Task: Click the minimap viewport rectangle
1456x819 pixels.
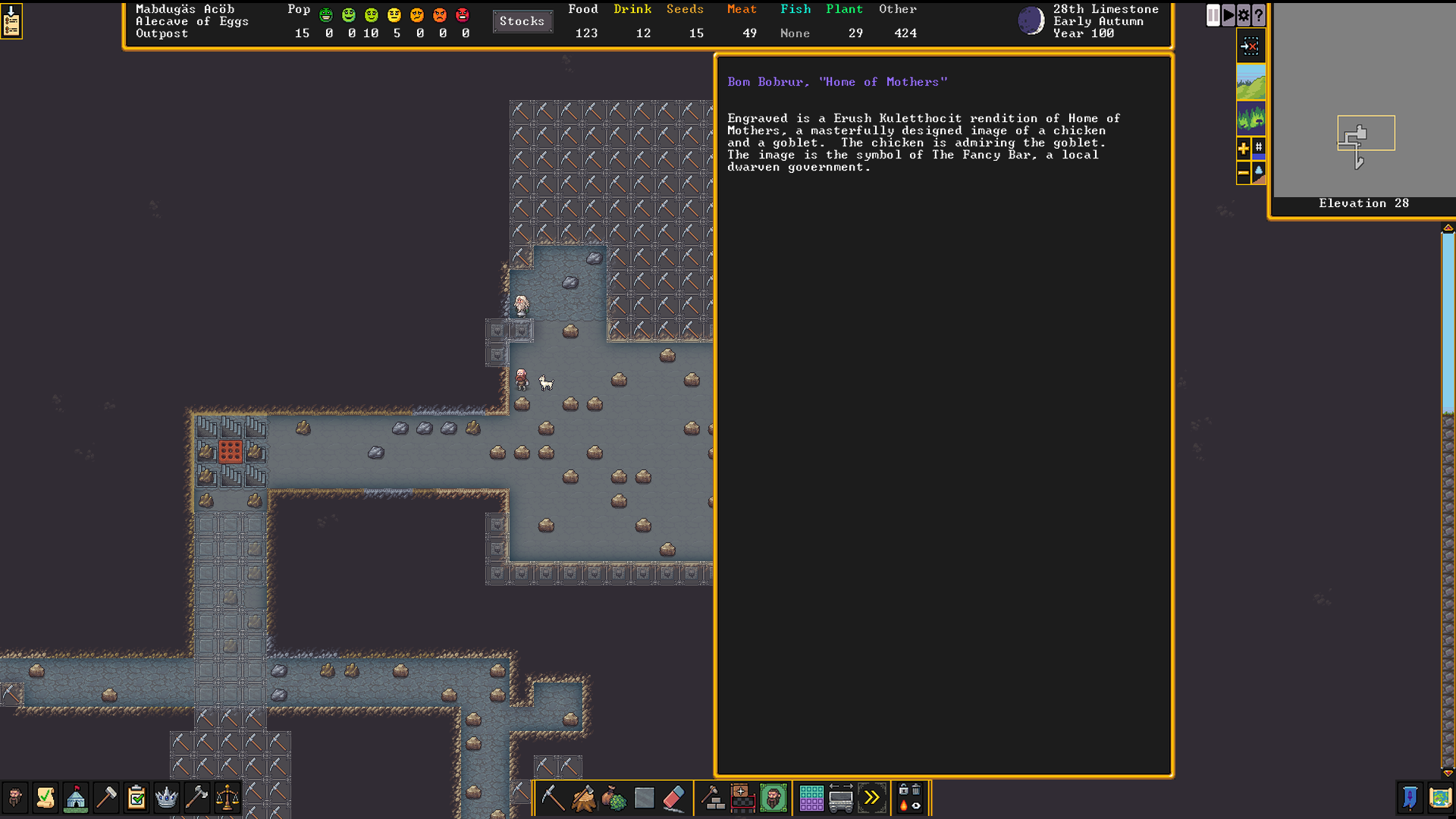Action: coord(1367,132)
